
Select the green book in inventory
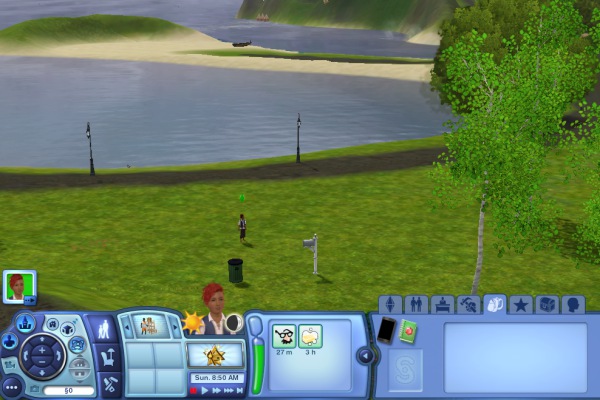(x=408, y=329)
